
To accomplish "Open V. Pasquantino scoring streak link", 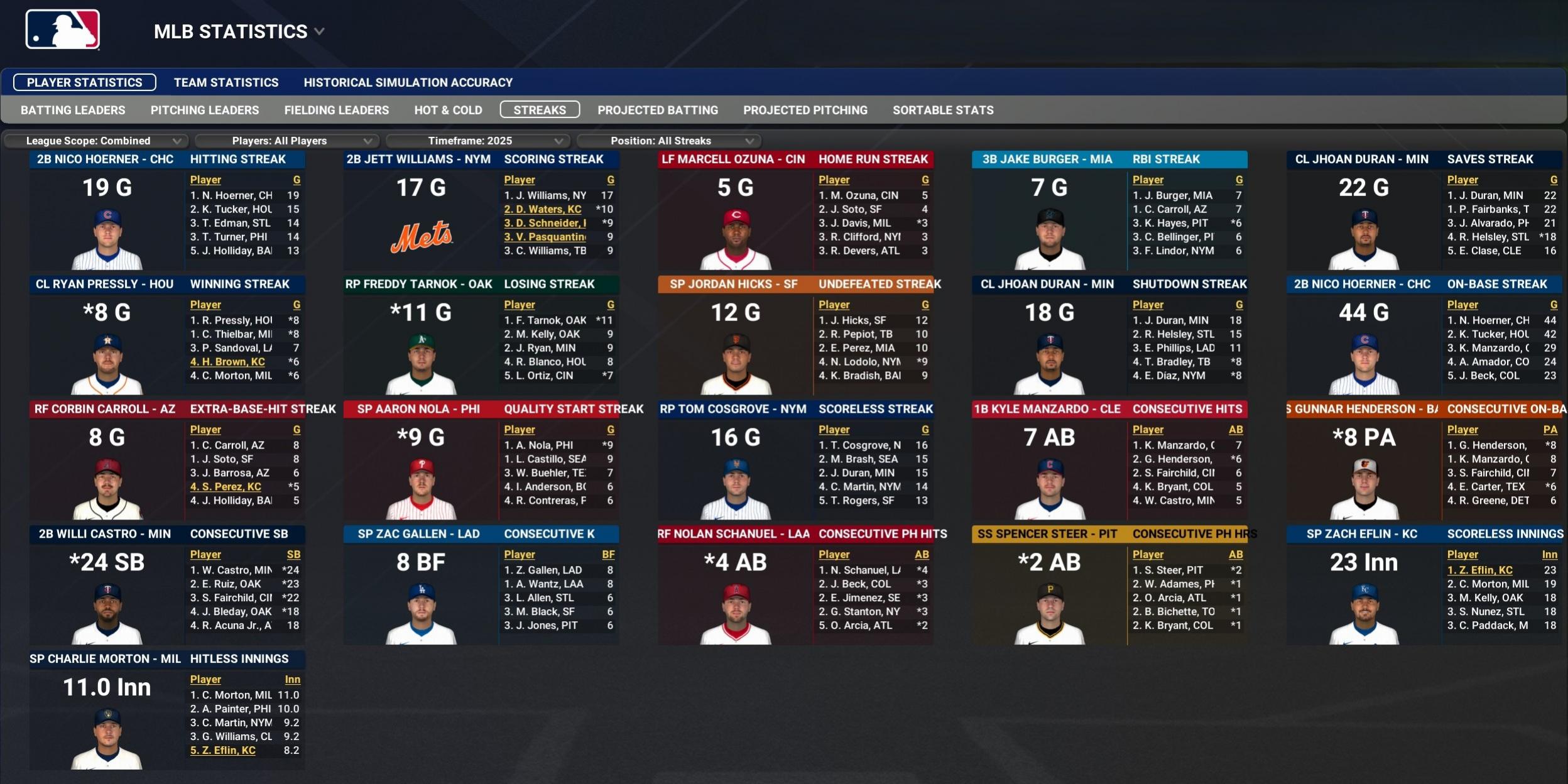I will 545,237.
